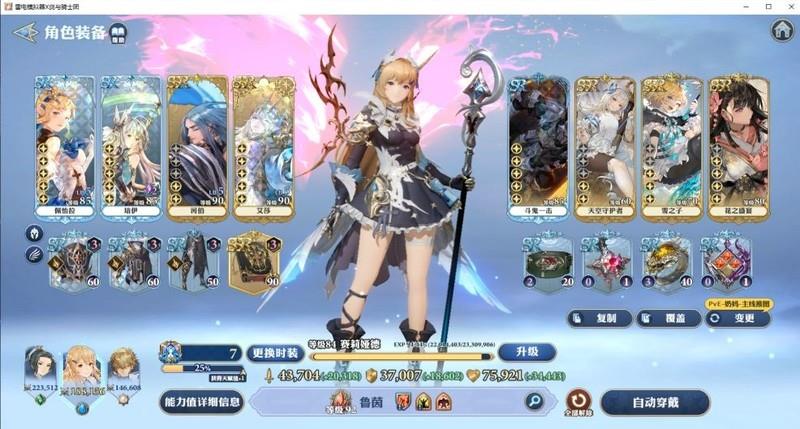Viewport: 800px width, 429px height.
Task: Click the magnifier on the 鲁茵 bar
Action: pyautogui.click(x=534, y=402)
